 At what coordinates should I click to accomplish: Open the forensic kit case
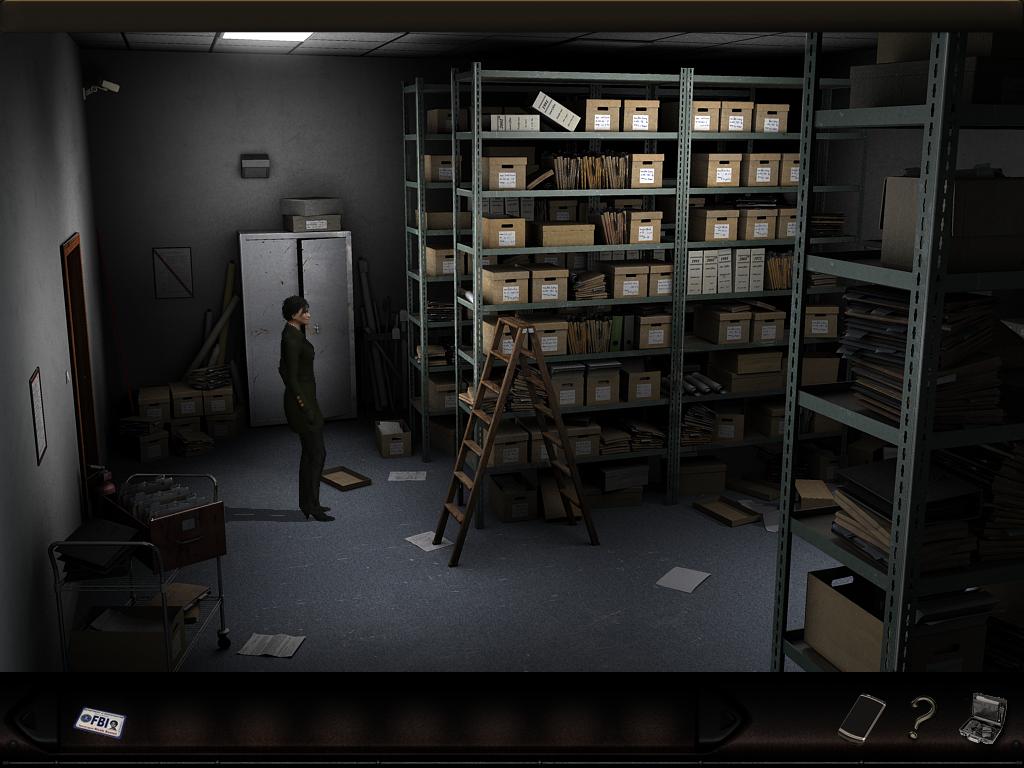tap(982, 718)
